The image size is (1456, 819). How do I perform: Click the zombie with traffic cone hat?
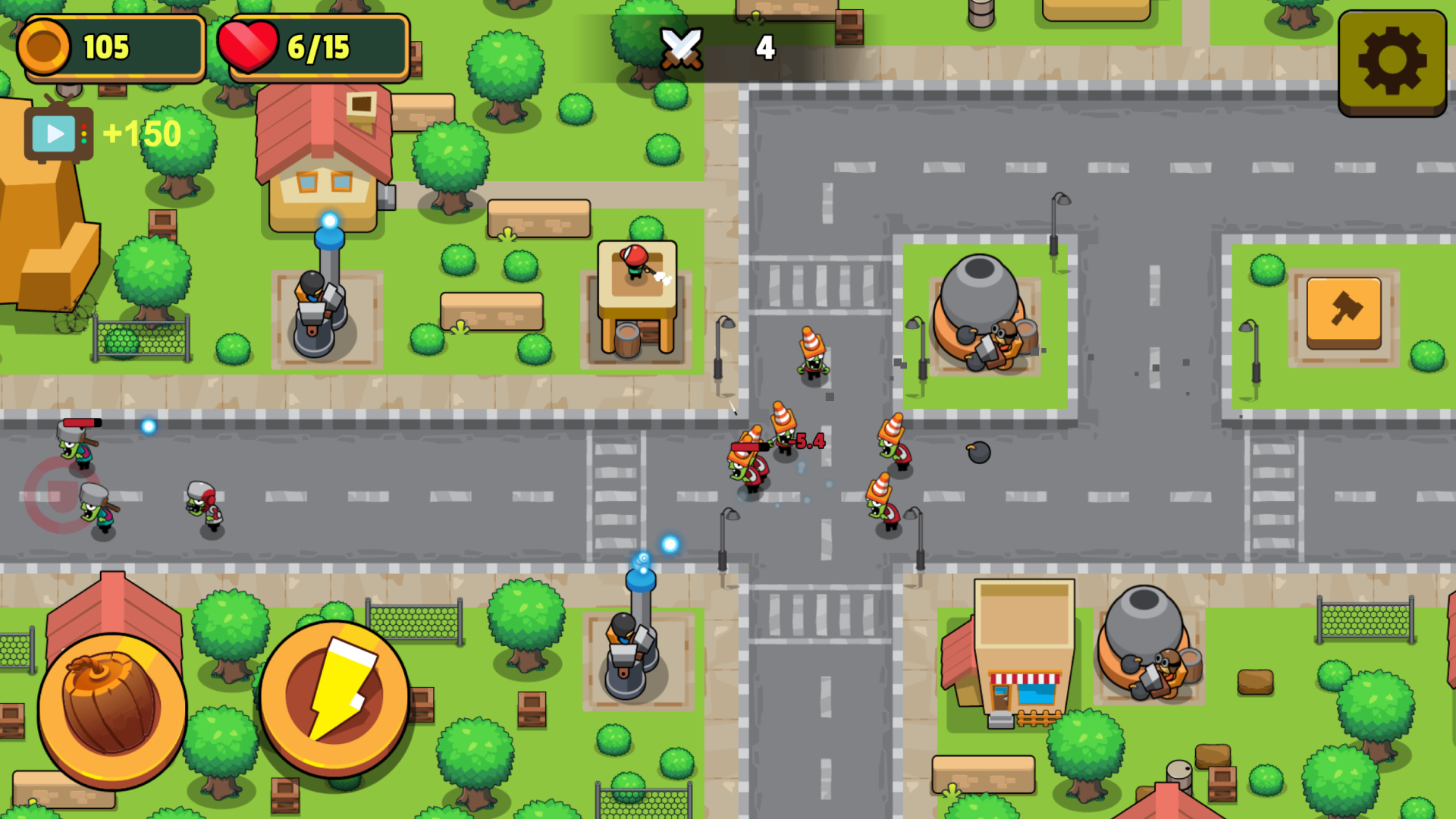click(x=810, y=356)
